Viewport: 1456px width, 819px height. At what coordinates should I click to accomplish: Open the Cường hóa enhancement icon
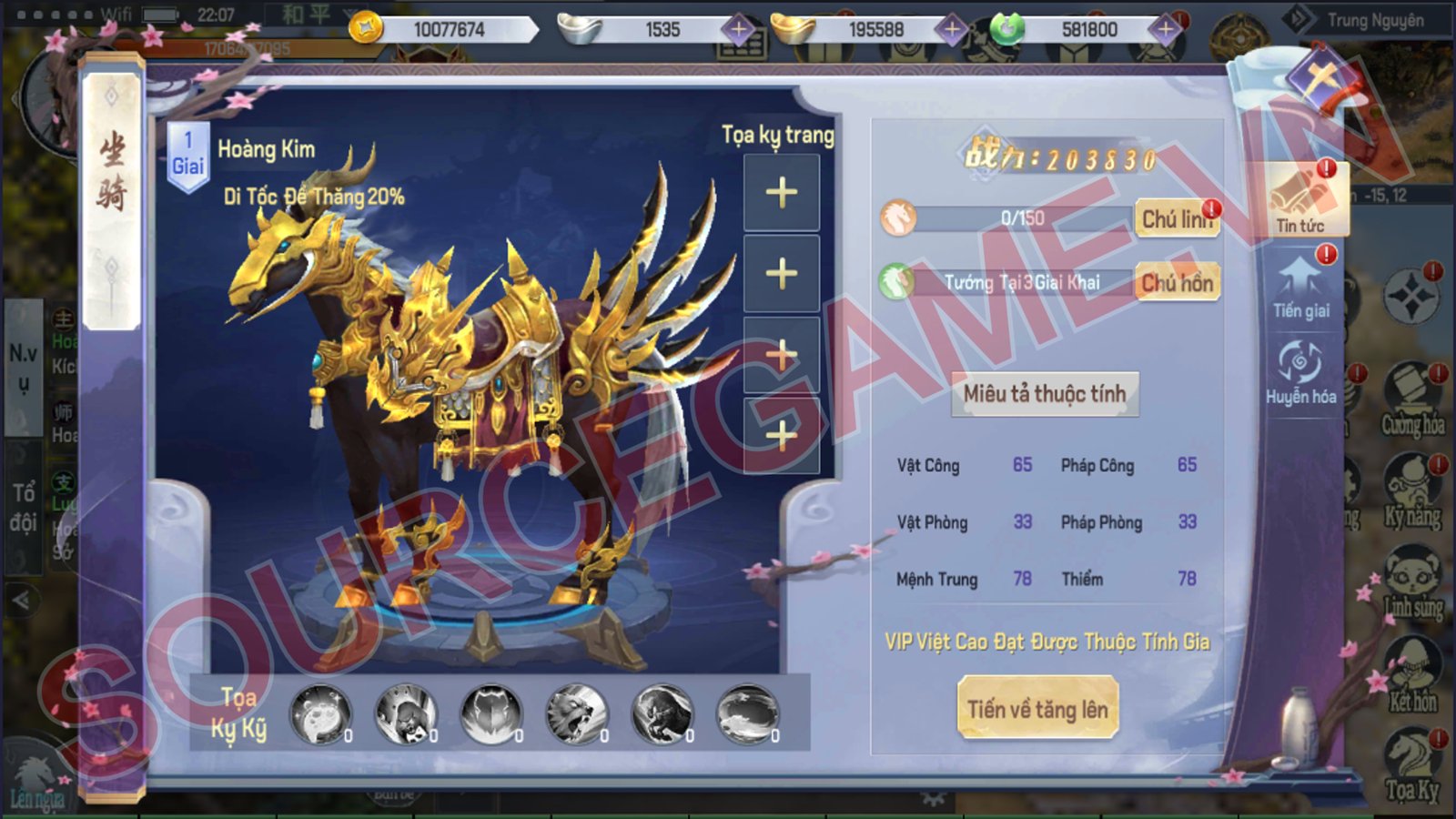pos(1411,399)
